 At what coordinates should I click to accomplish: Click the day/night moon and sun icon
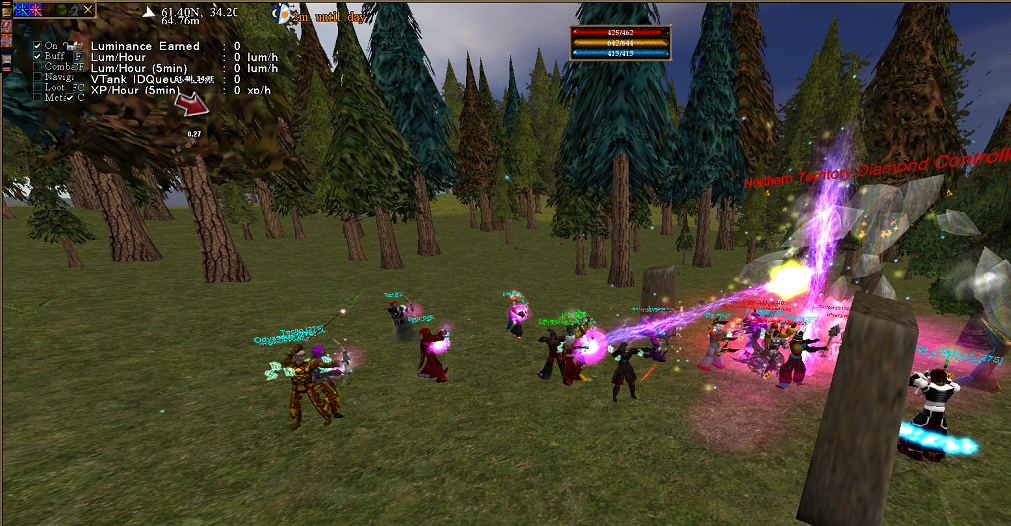(x=285, y=13)
